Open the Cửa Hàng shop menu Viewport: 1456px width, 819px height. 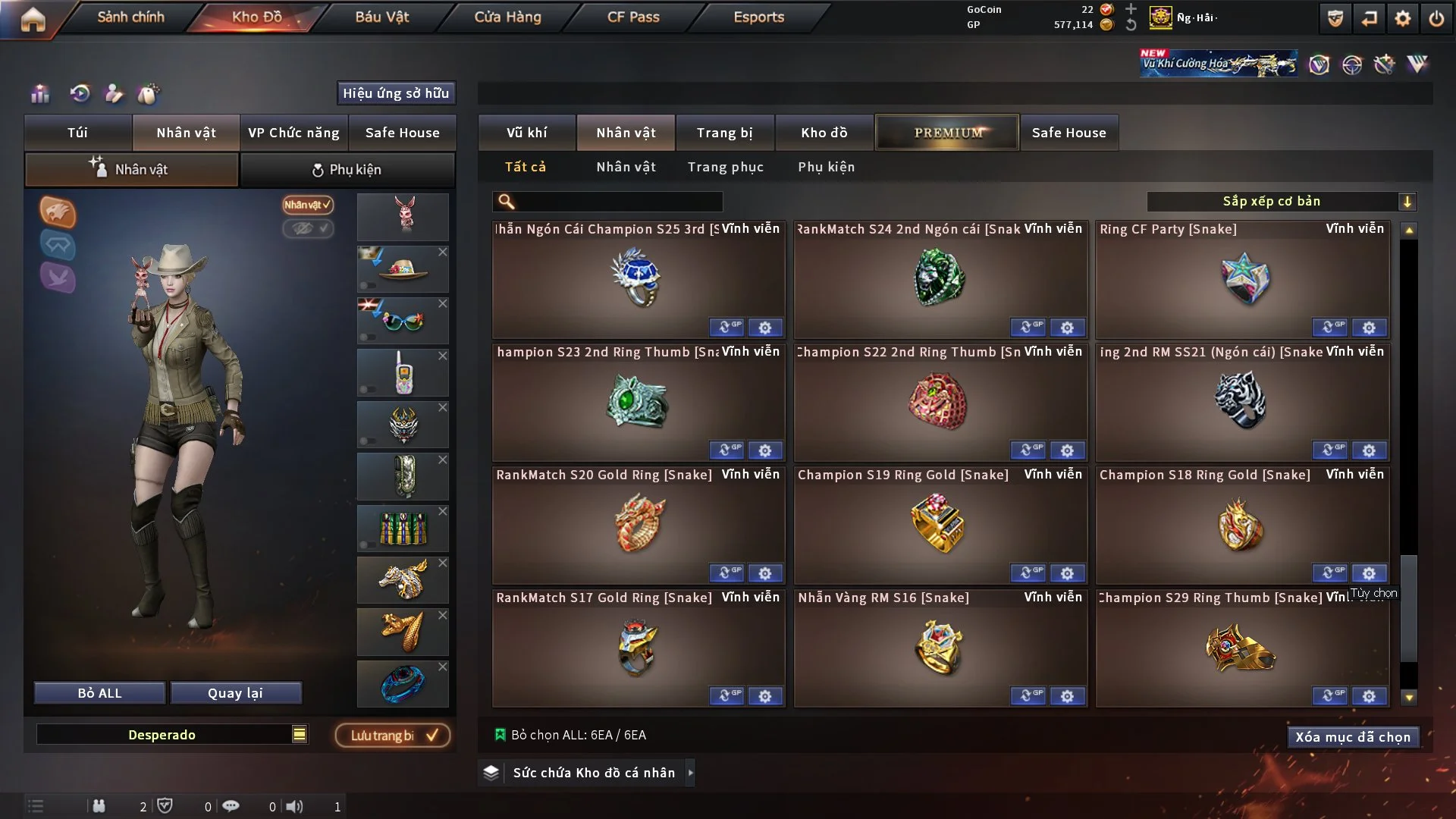click(x=507, y=17)
